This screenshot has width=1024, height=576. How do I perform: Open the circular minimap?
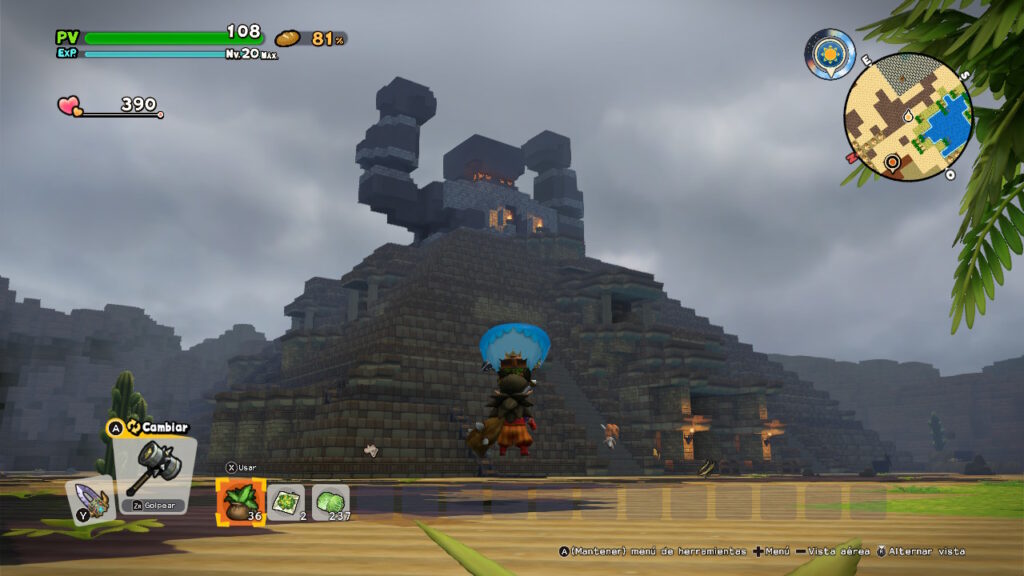click(x=908, y=116)
